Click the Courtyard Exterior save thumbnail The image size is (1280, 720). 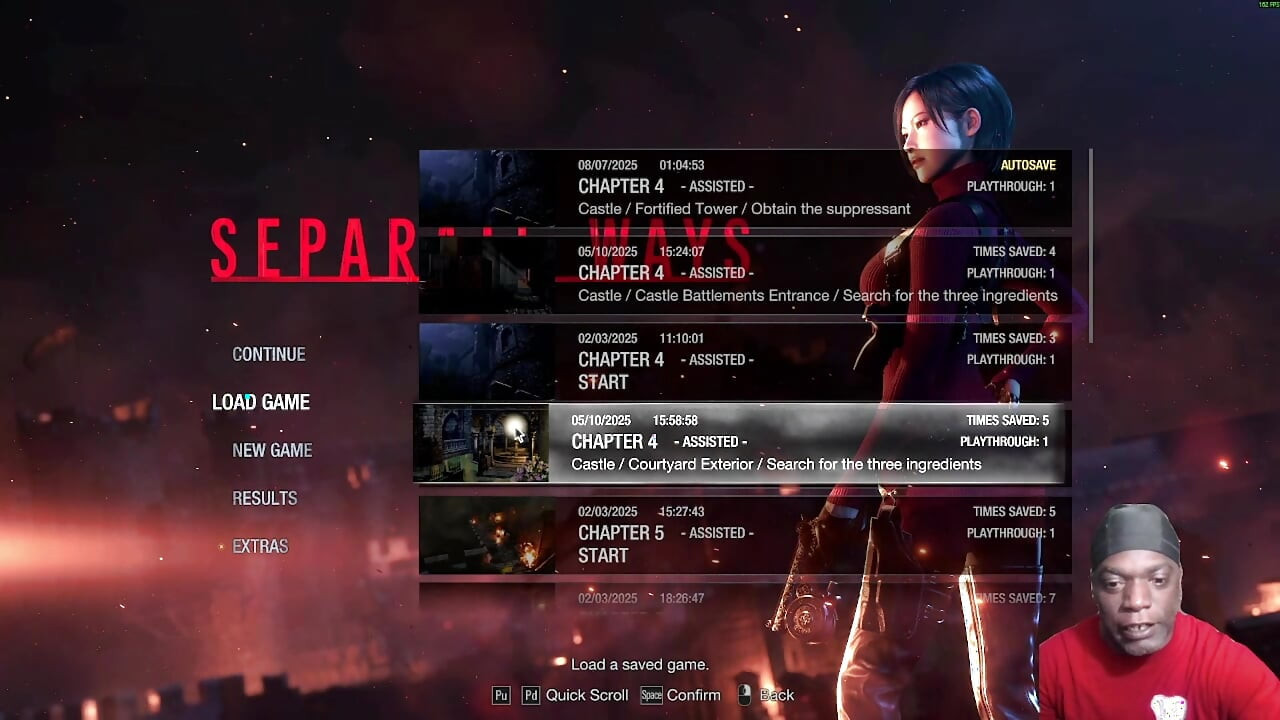481,443
